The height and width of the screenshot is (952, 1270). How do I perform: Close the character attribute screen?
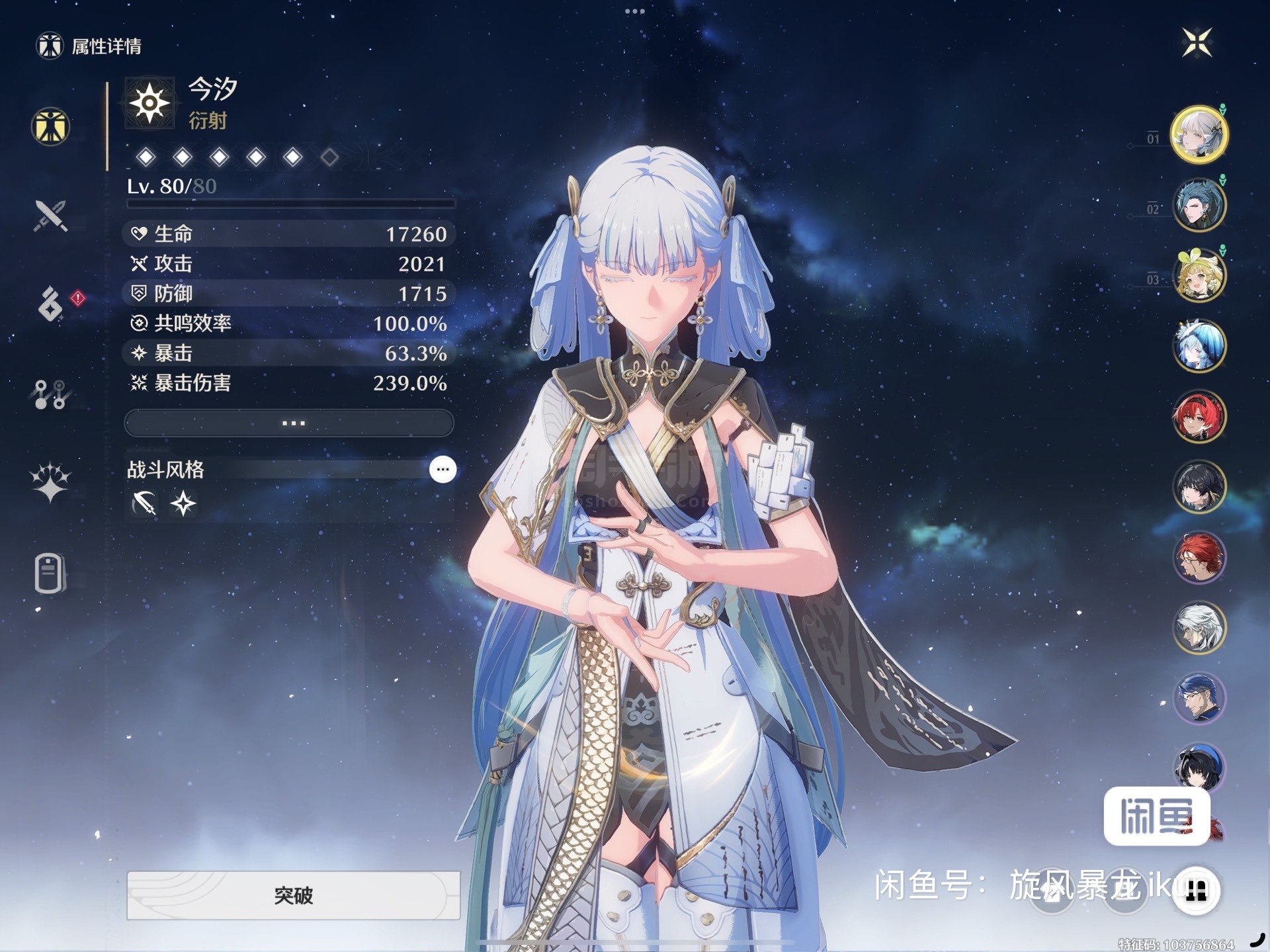pyautogui.click(x=1197, y=43)
